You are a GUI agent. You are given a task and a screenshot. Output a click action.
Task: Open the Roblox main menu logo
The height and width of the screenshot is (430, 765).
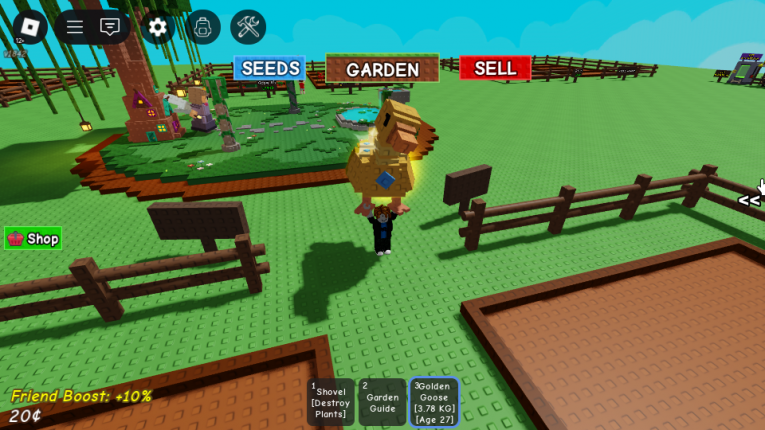click(29, 27)
